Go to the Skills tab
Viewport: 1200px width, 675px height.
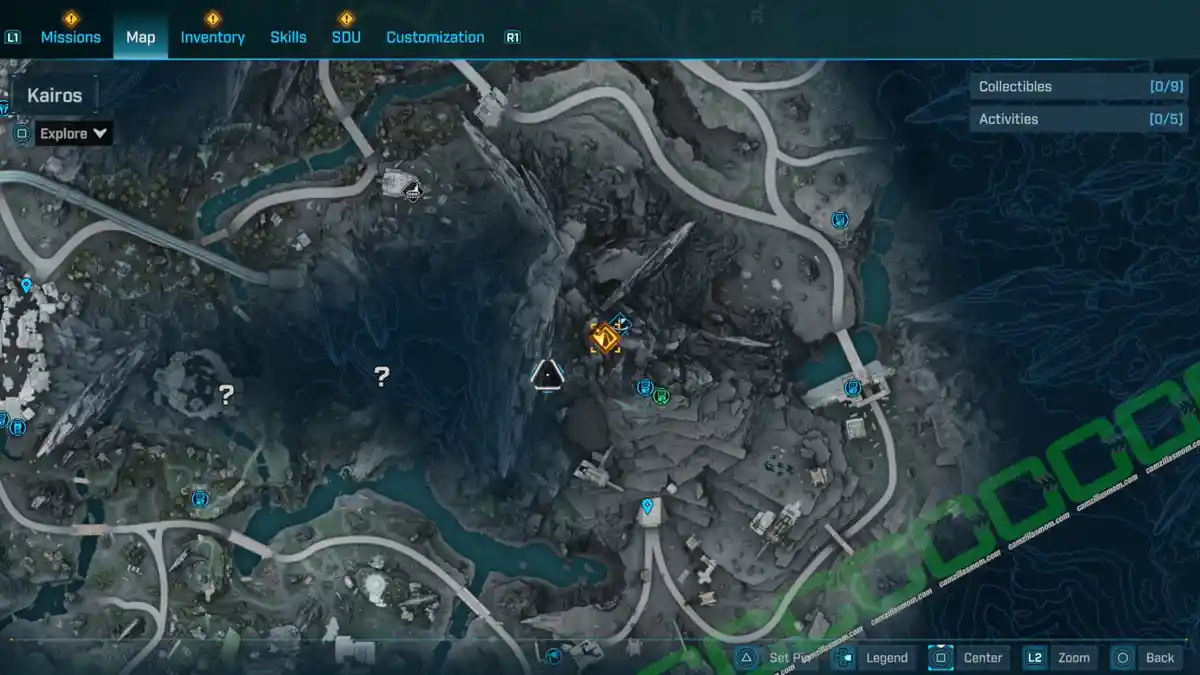pos(288,37)
